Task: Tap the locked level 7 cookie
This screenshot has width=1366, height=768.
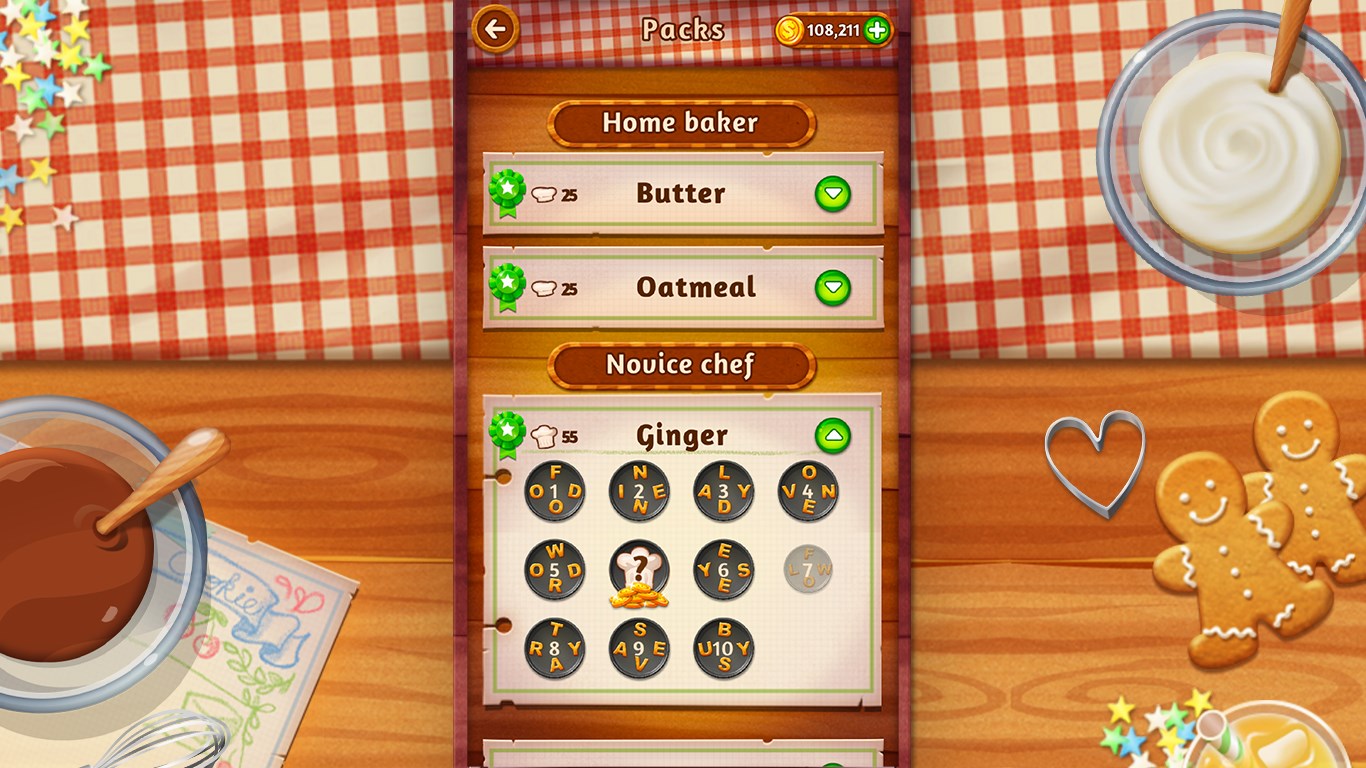Action: 809,570
